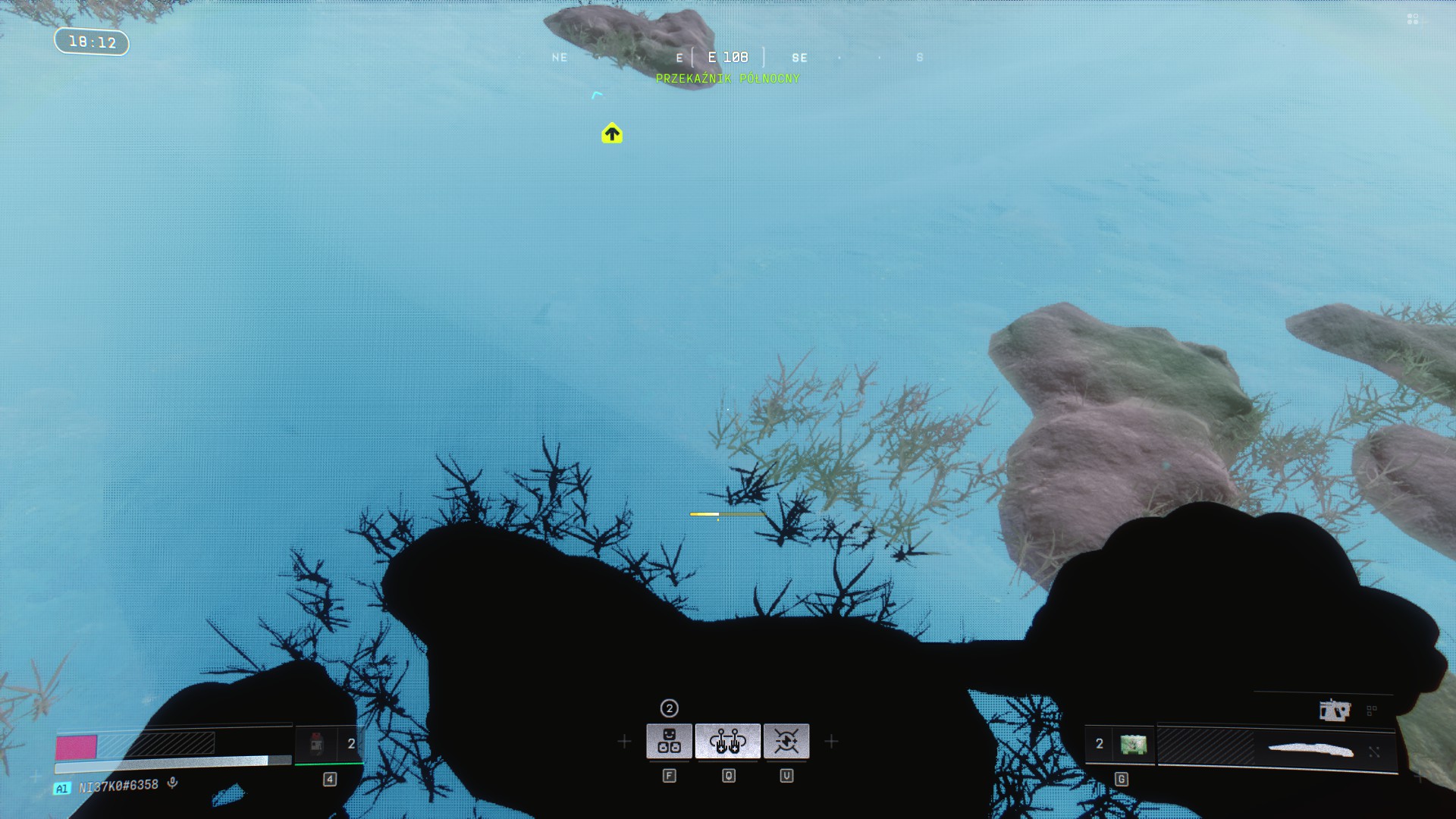
Task: Click the yellow up-arrow objective marker
Action: pos(612,134)
